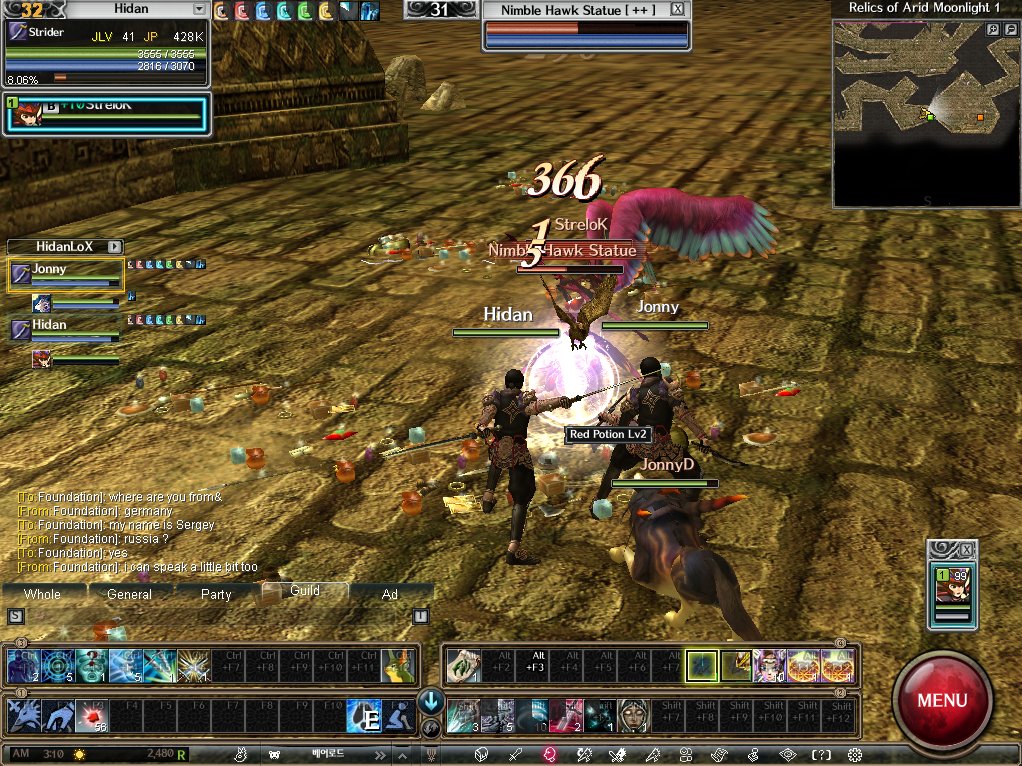Activate the hotbar skill marked with E
The height and width of the screenshot is (766, 1022).
pyautogui.click(x=364, y=716)
